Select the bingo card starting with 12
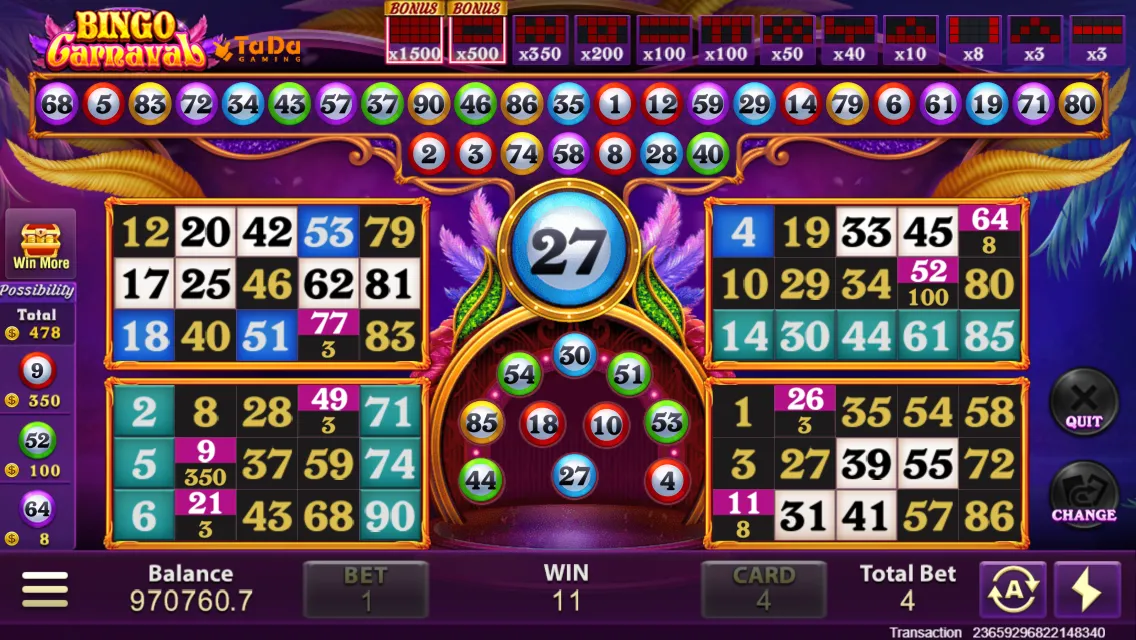 coord(267,284)
